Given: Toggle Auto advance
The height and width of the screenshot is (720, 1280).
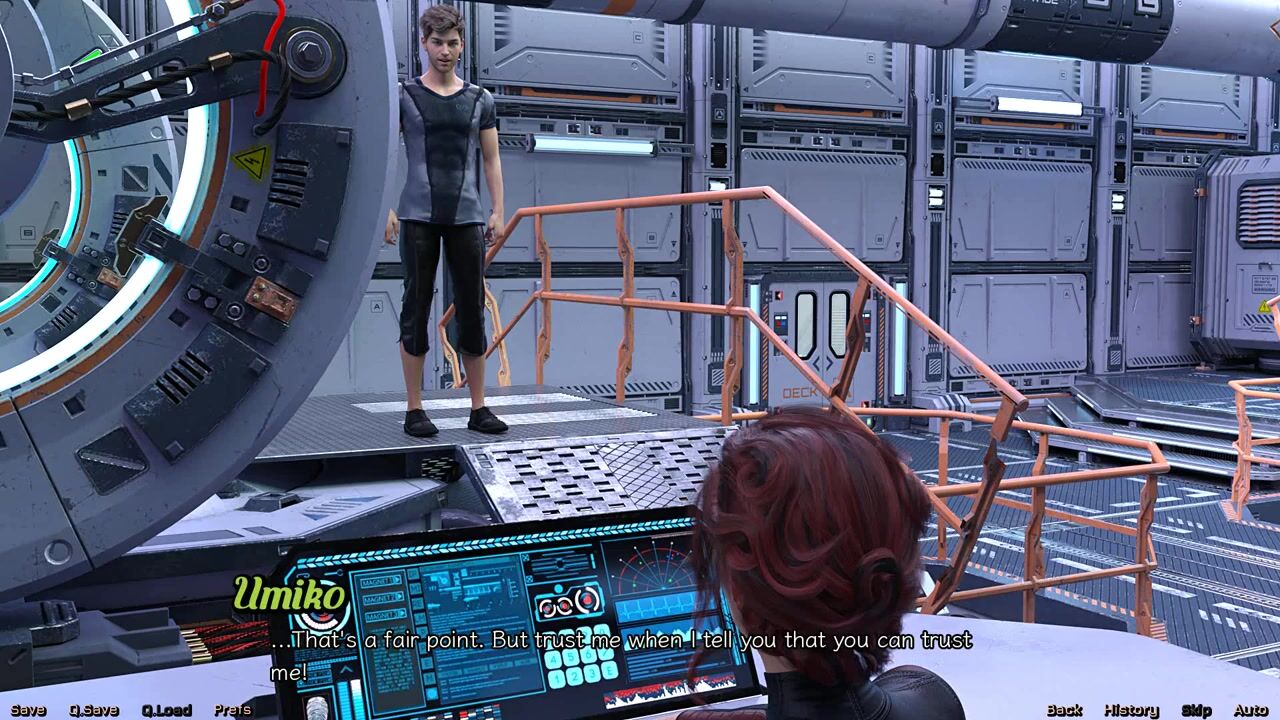Looking at the screenshot, I should [x=1250, y=710].
